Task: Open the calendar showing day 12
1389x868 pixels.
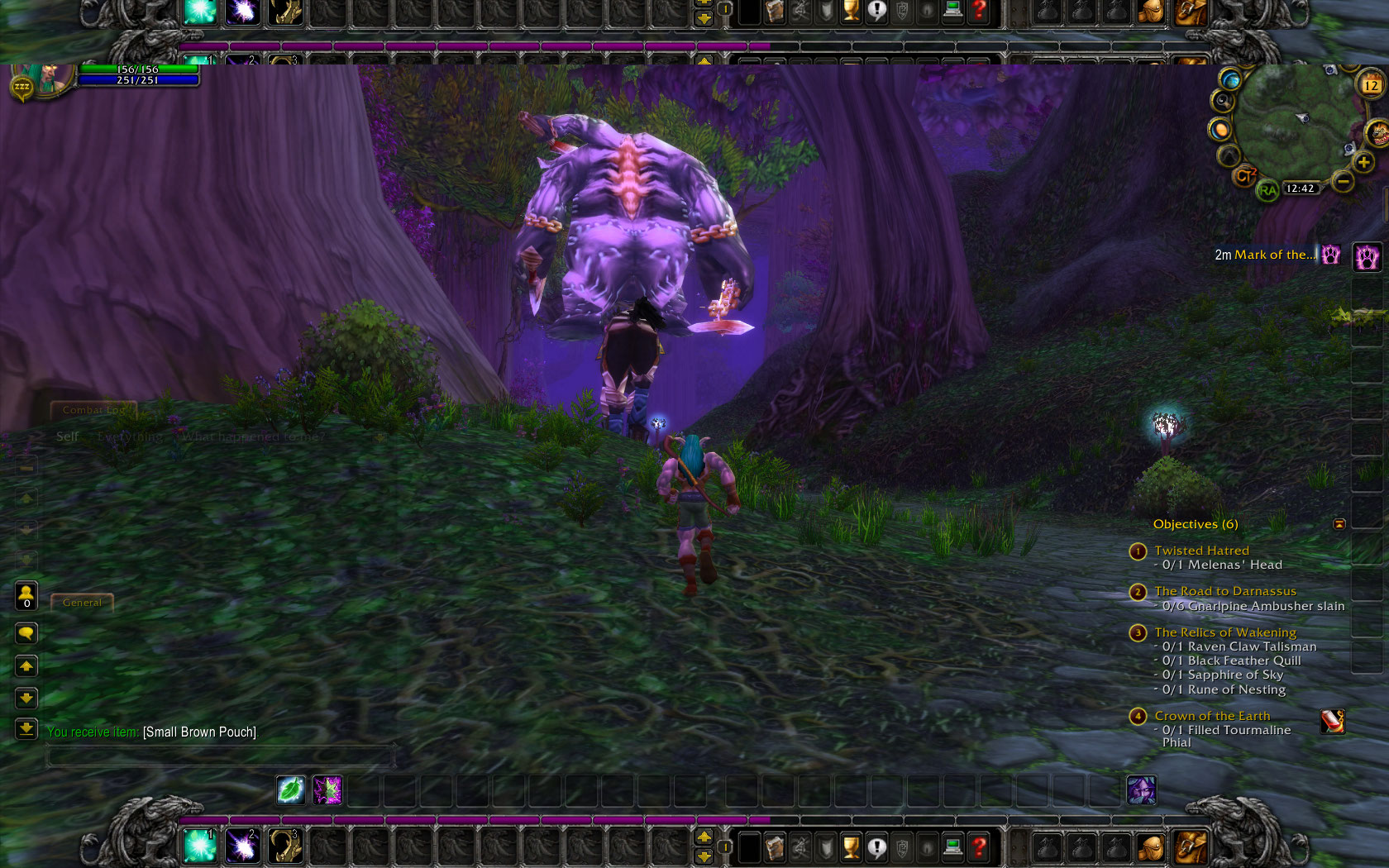Action: (1371, 85)
